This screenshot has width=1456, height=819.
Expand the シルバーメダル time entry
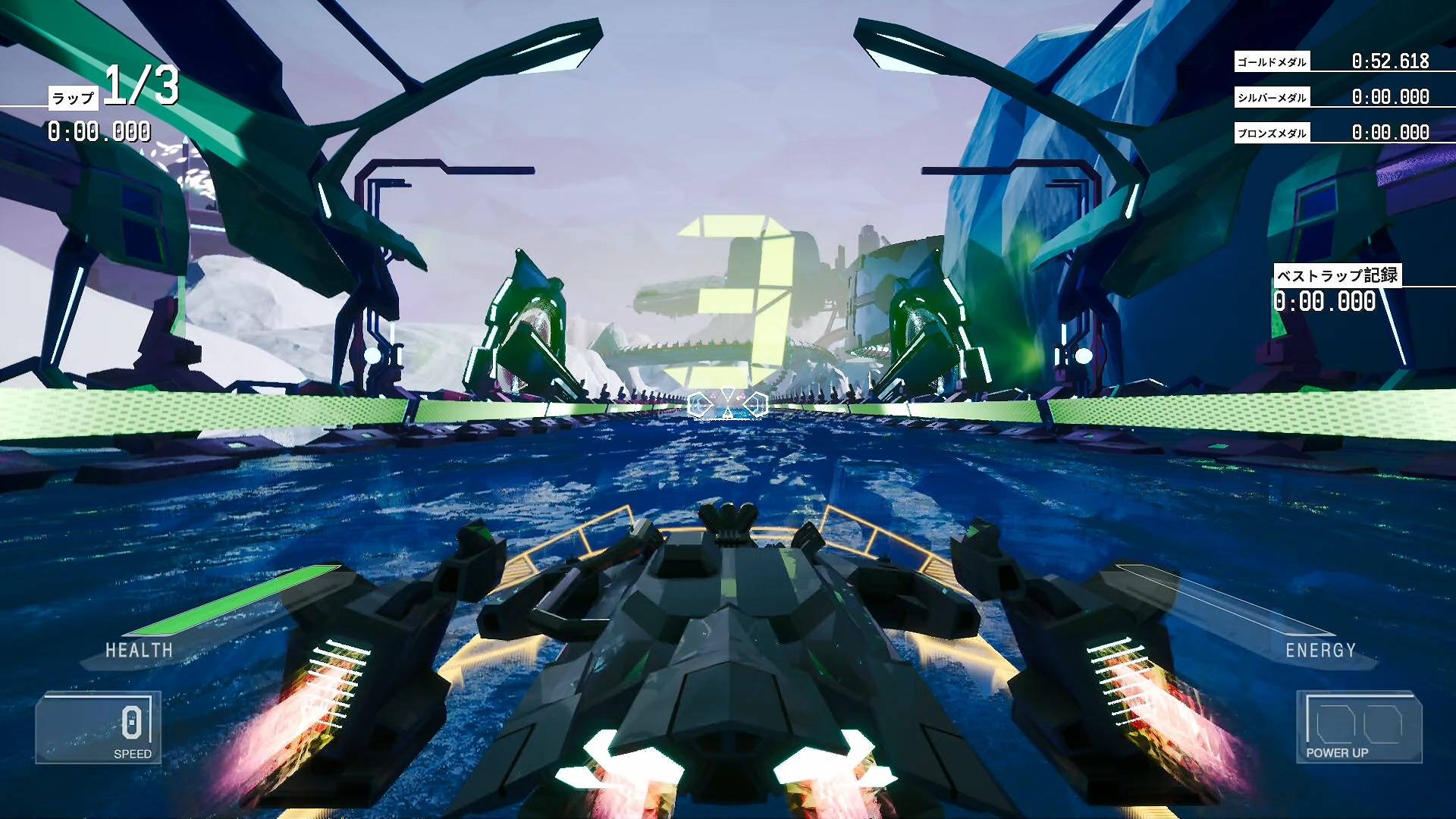(x=1357, y=96)
